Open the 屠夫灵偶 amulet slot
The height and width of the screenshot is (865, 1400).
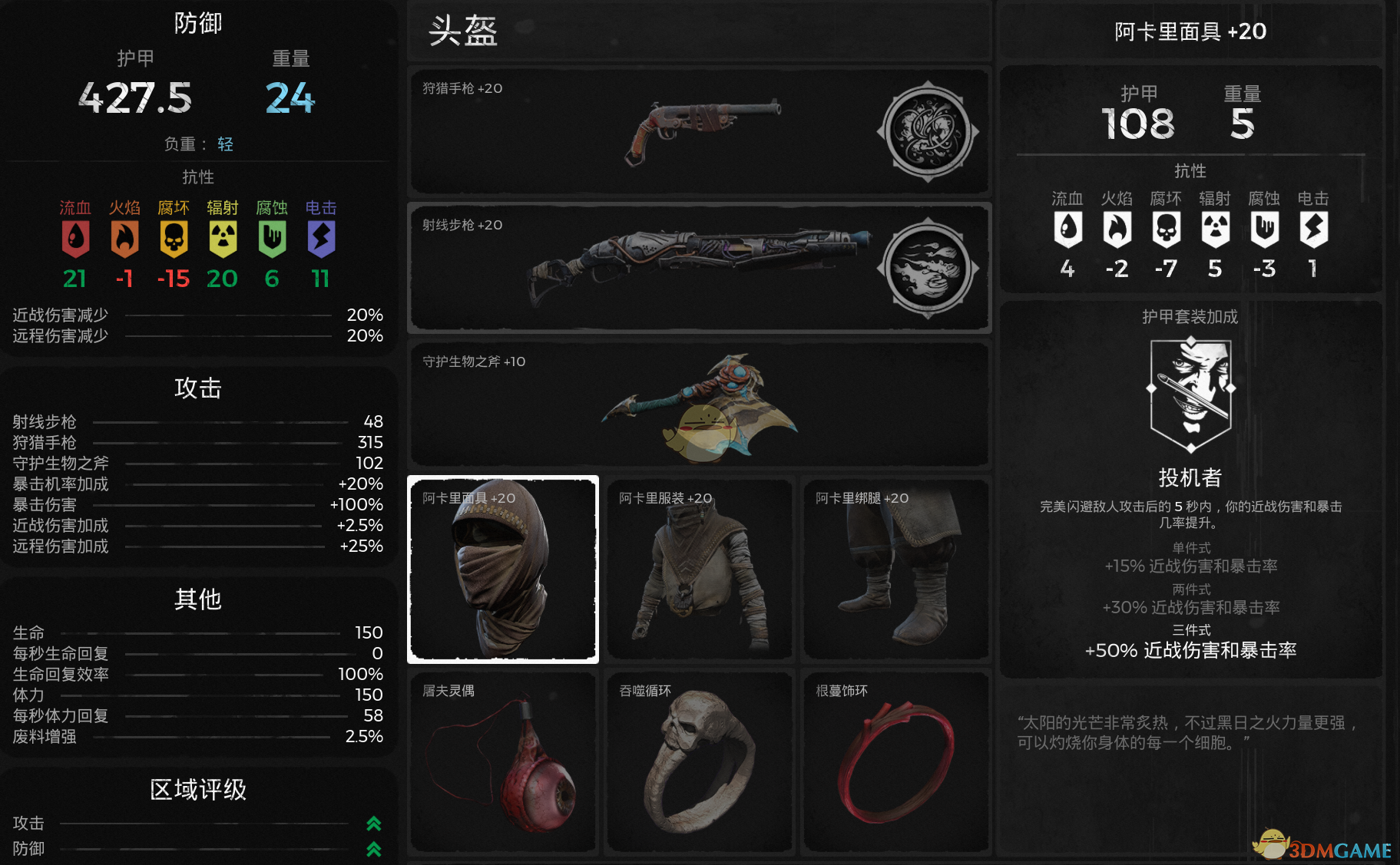(503, 762)
